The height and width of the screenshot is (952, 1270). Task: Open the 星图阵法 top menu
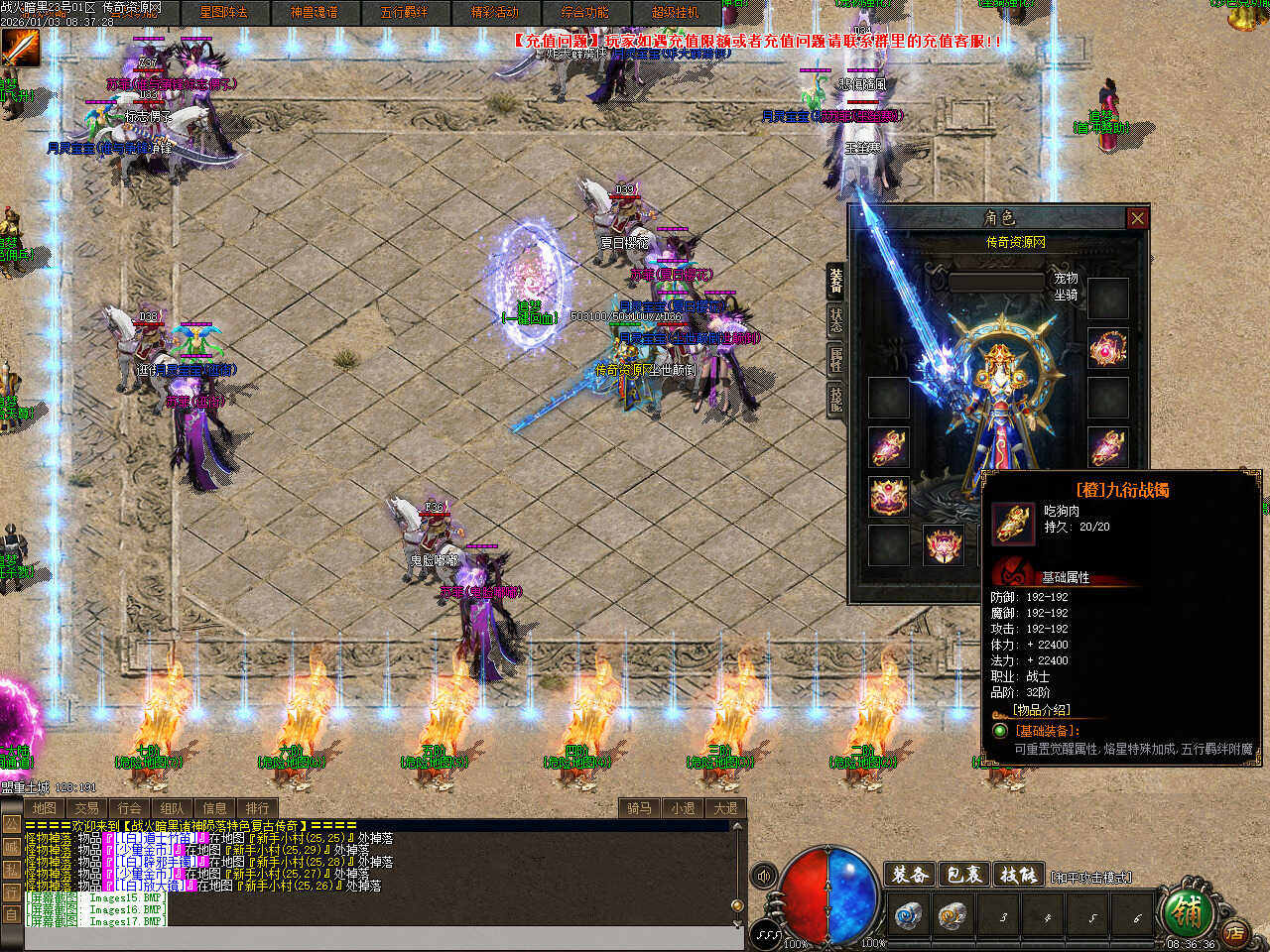tap(223, 12)
